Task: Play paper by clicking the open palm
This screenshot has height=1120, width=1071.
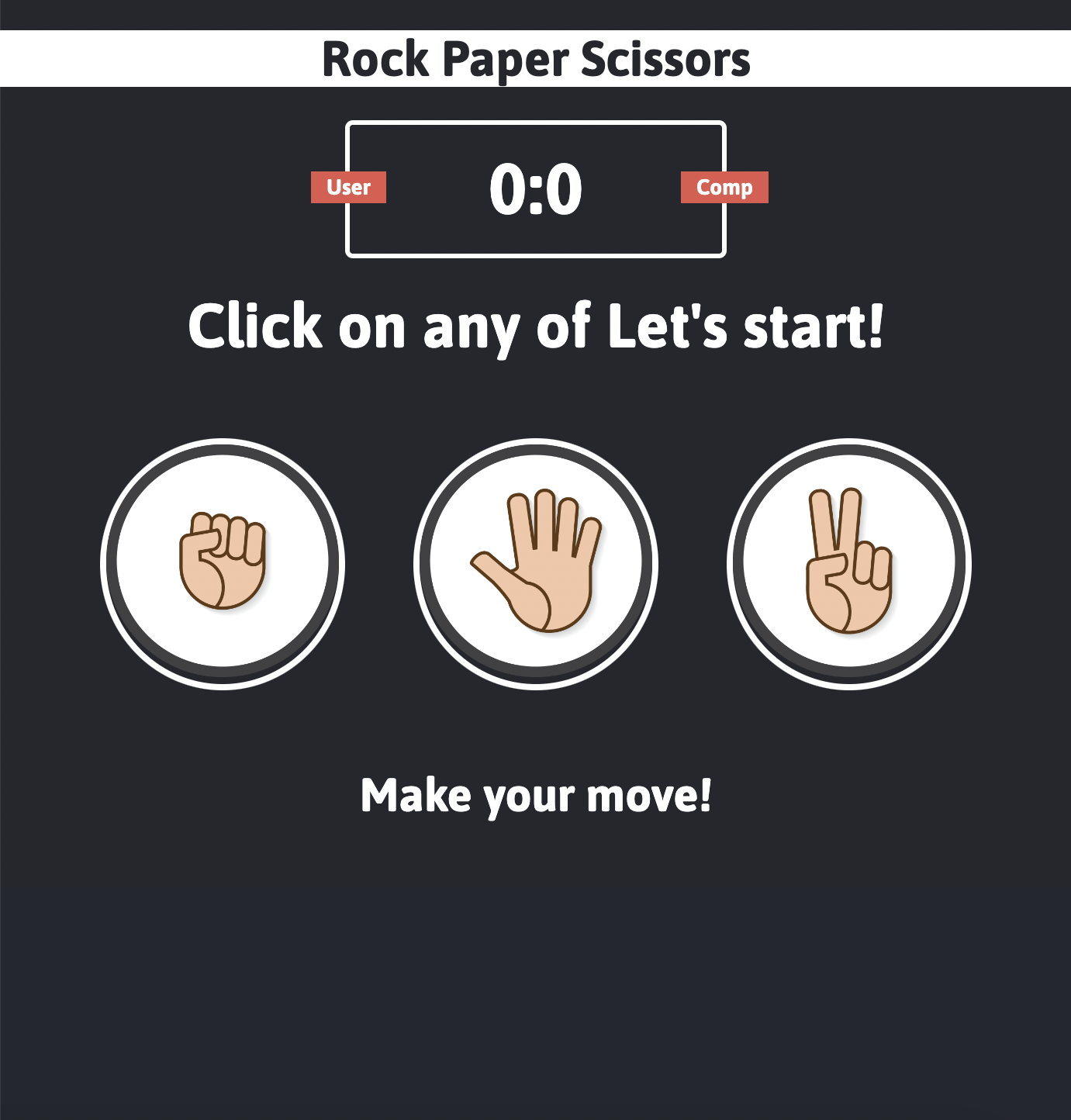Action: (535, 560)
